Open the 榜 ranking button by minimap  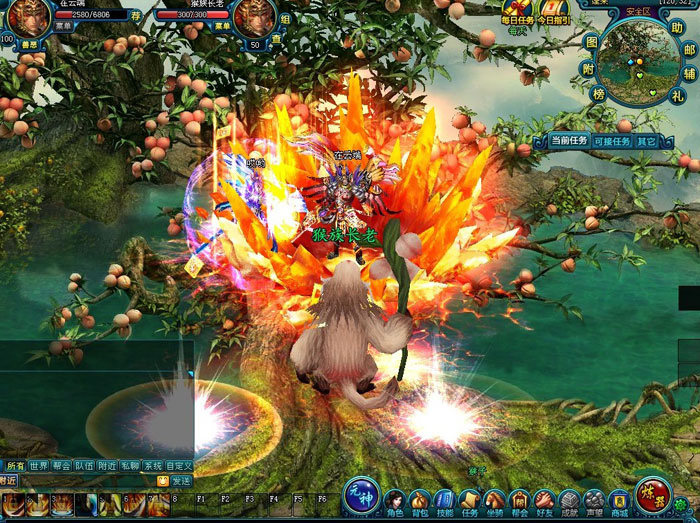[599, 94]
